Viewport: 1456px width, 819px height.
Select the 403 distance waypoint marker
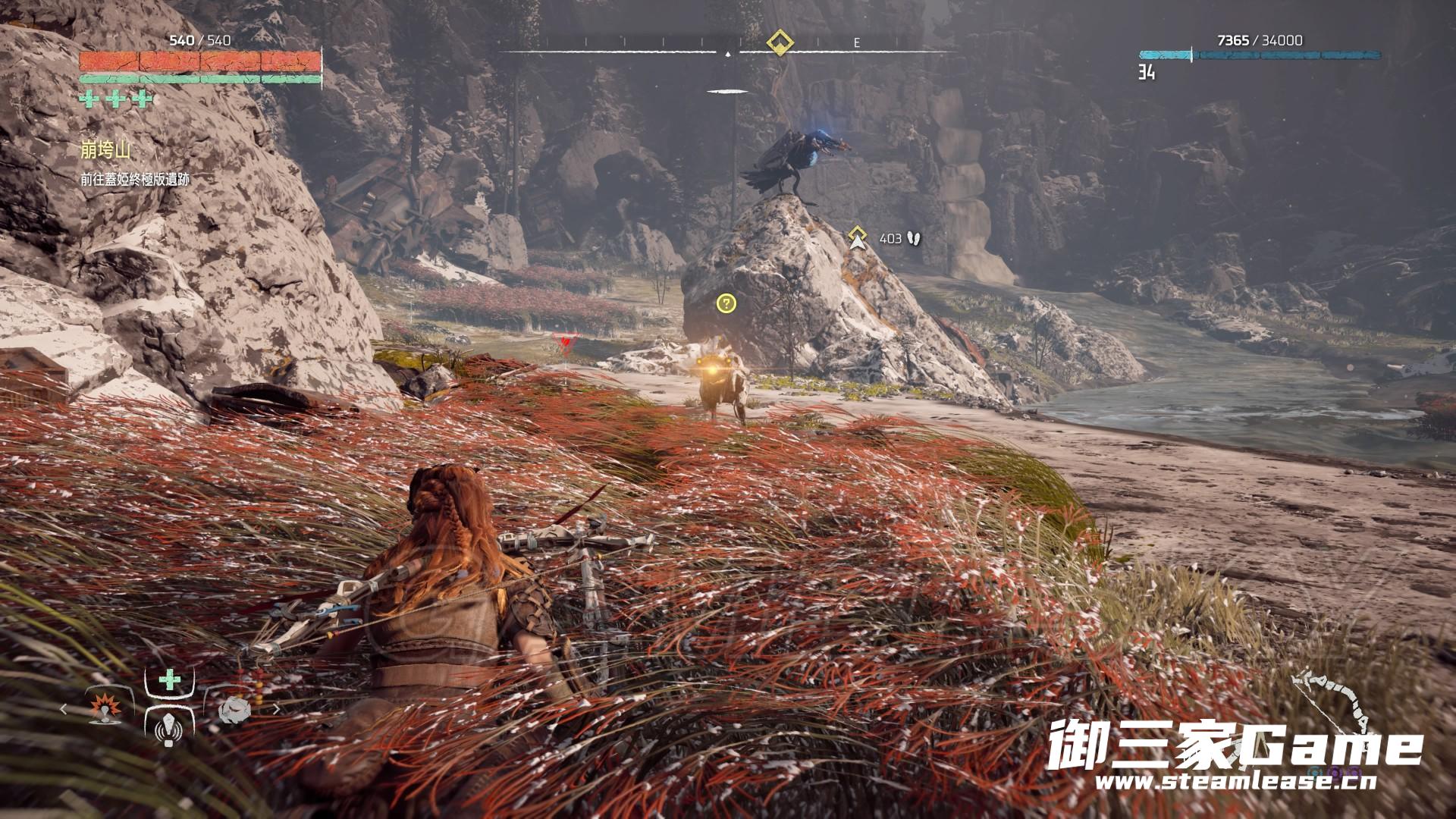pyautogui.click(x=858, y=238)
